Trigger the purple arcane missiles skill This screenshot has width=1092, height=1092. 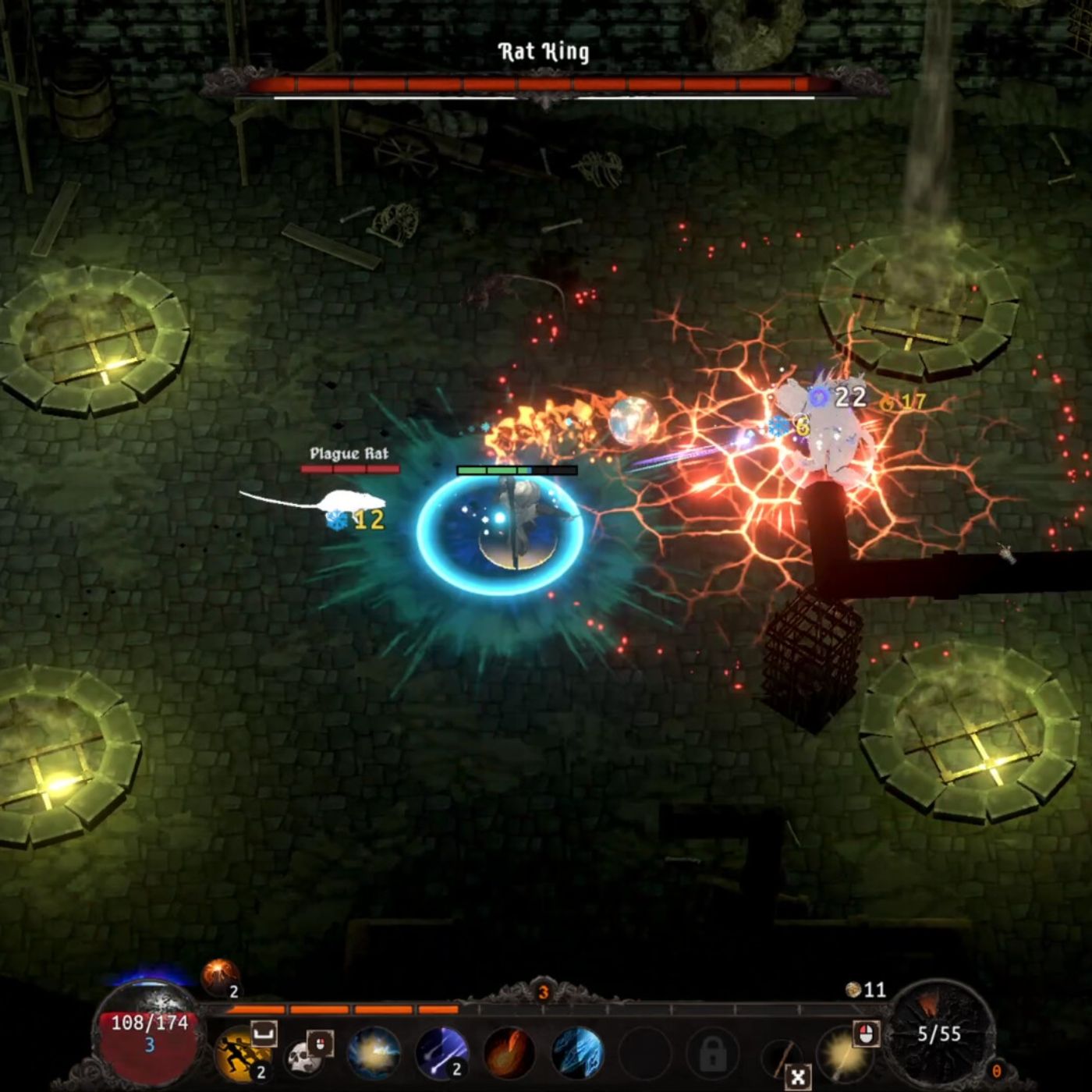(x=441, y=1054)
